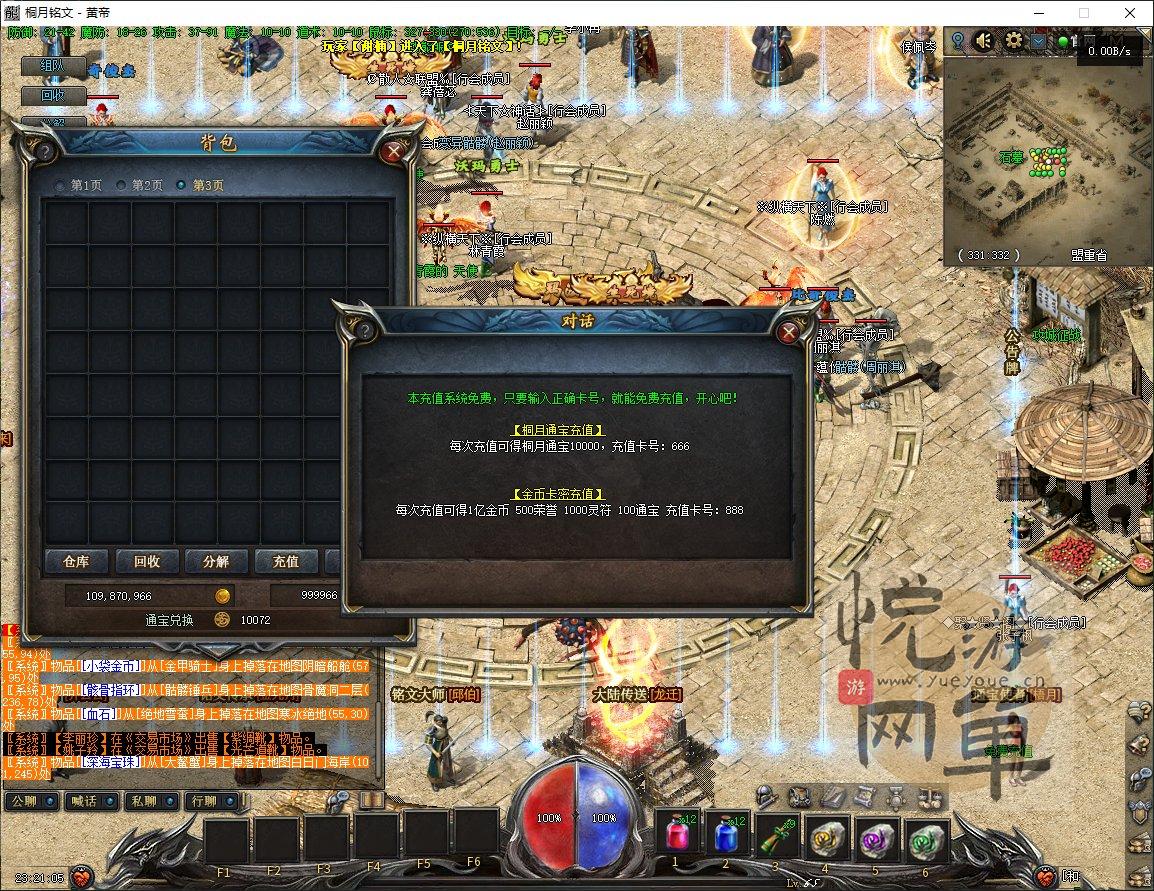Image resolution: width=1154 pixels, height=891 pixels.
Task: Toggle the speaker sound icon
Action: click(x=984, y=41)
